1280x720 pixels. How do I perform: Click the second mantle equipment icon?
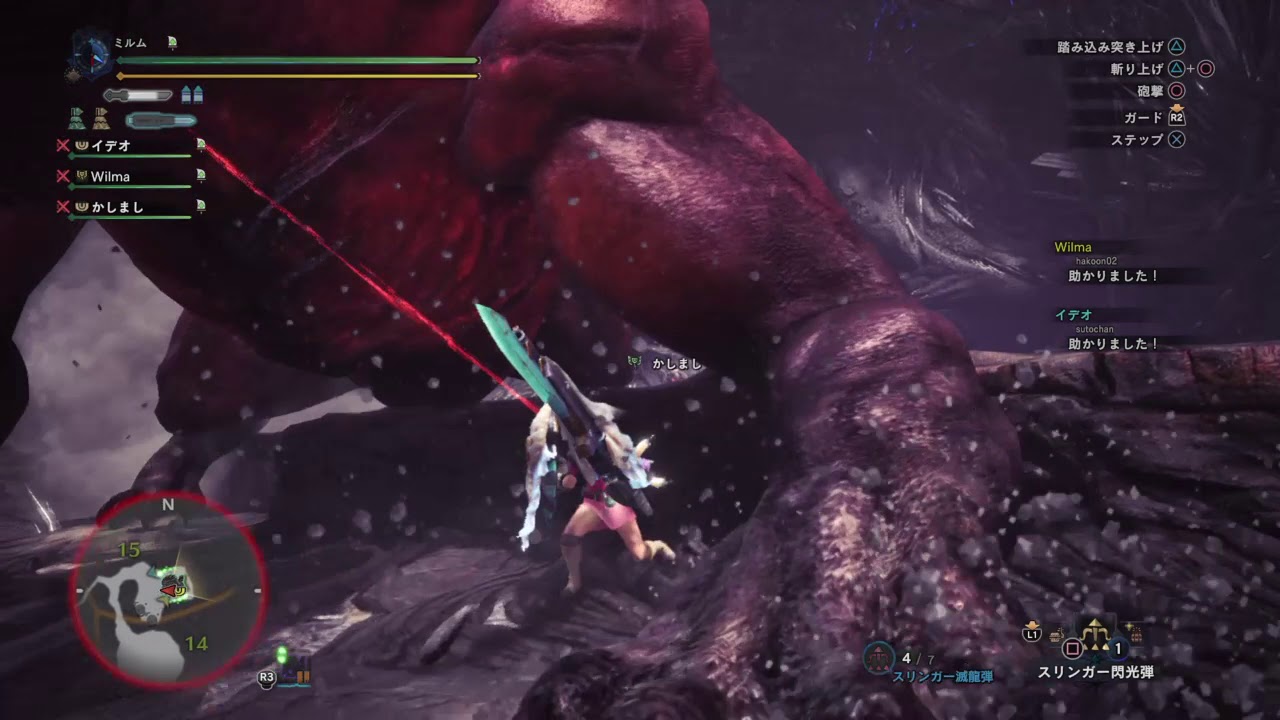pyautogui.click(x=102, y=120)
